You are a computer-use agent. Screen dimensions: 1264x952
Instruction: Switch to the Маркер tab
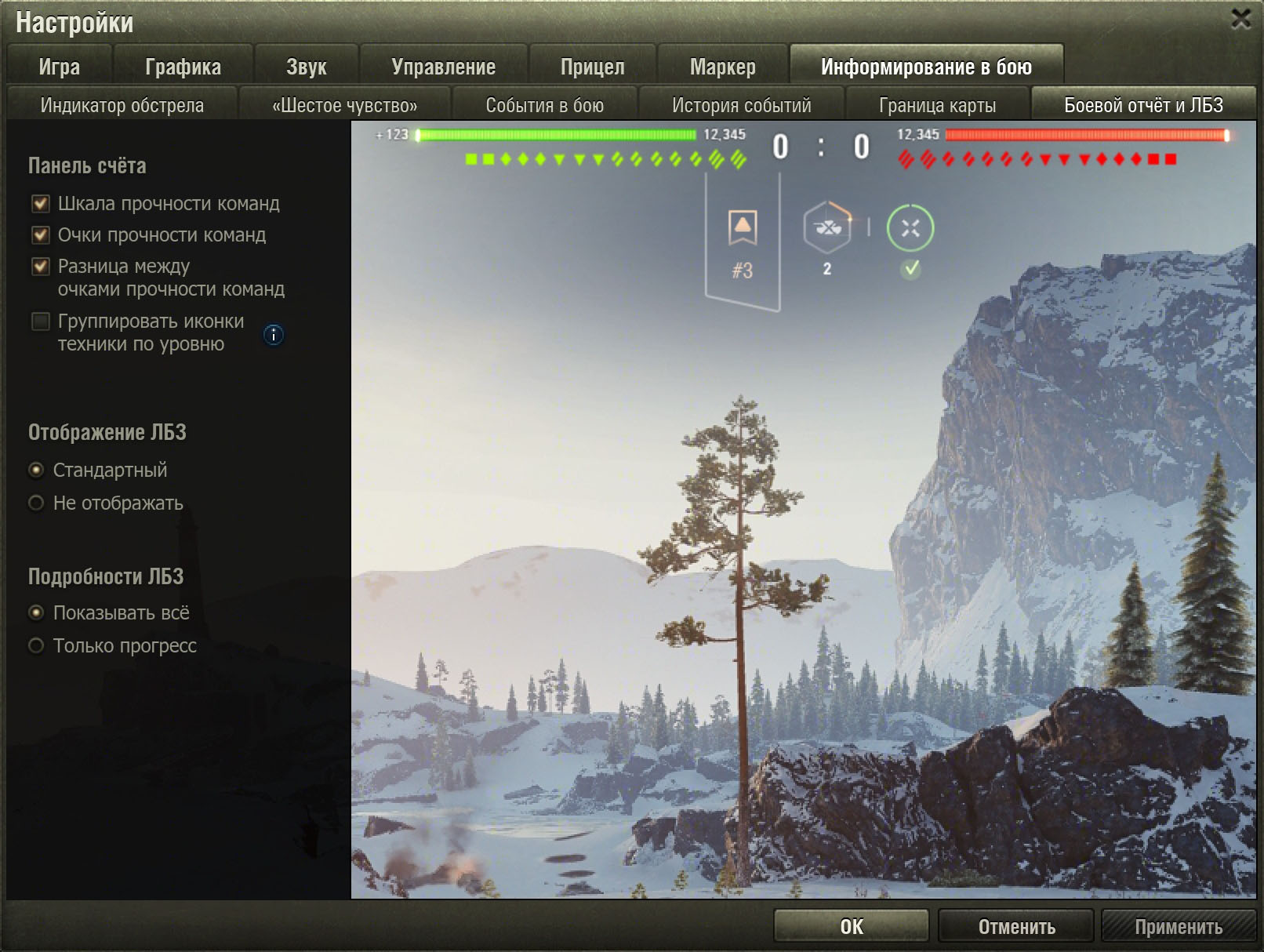[722, 67]
